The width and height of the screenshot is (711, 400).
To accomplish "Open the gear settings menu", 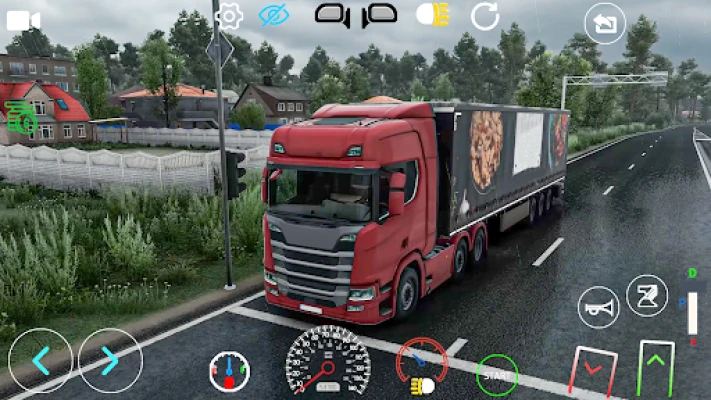I will 229,15.
